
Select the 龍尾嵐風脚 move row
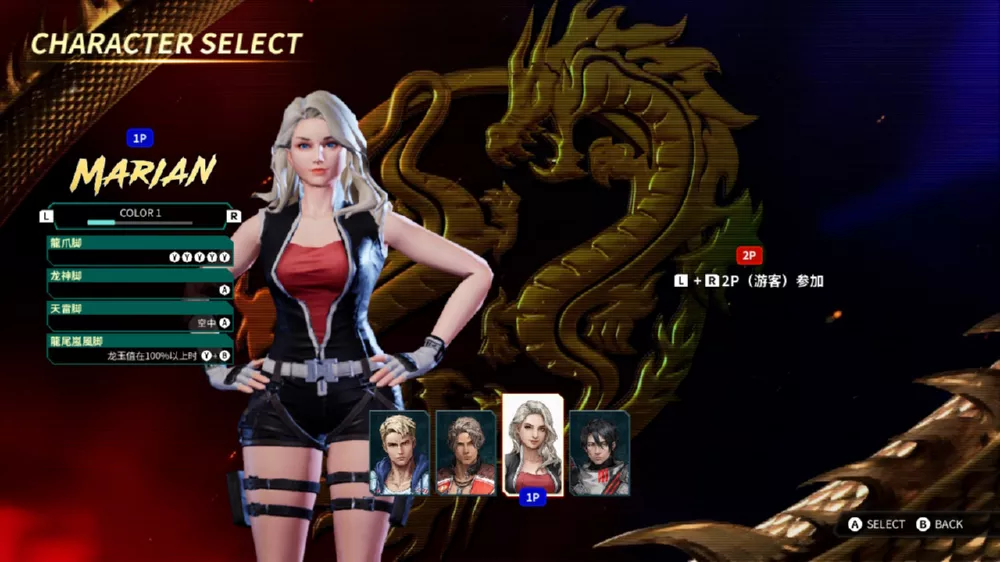pyautogui.click(x=140, y=348)
